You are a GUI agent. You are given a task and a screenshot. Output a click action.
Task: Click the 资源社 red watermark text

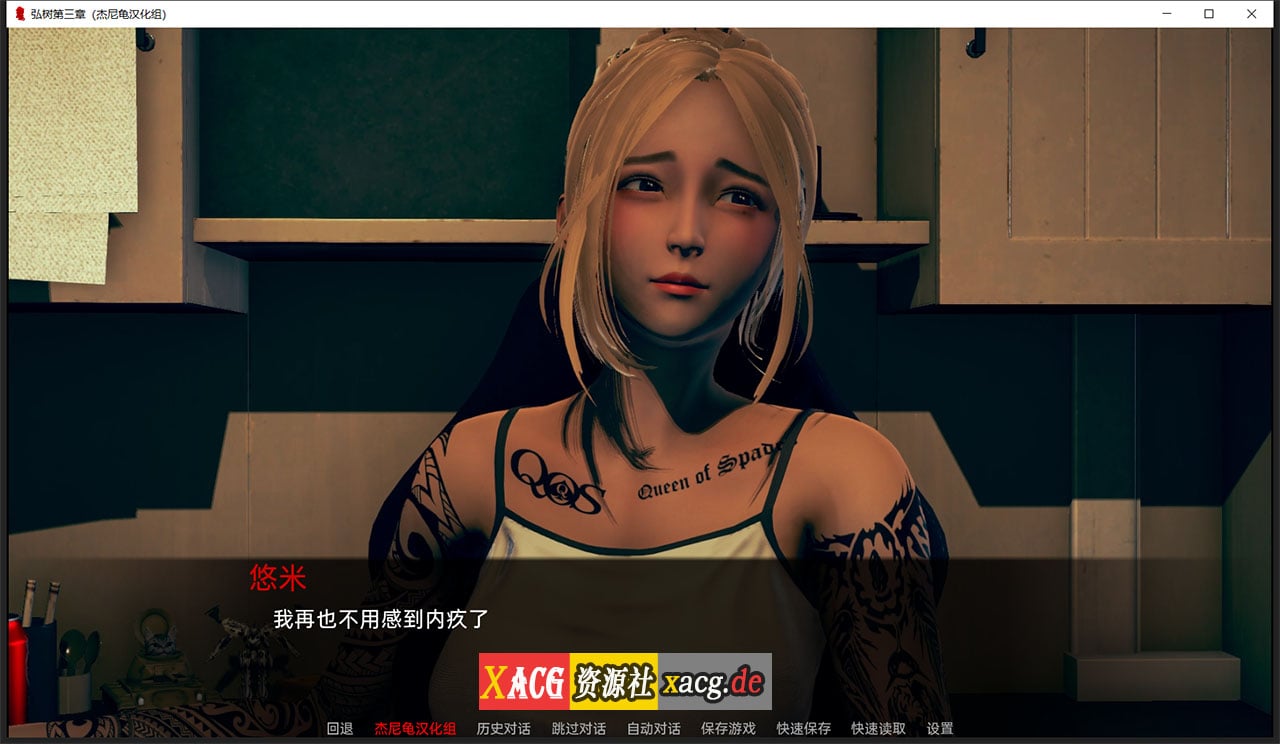[x=611, y=680]
